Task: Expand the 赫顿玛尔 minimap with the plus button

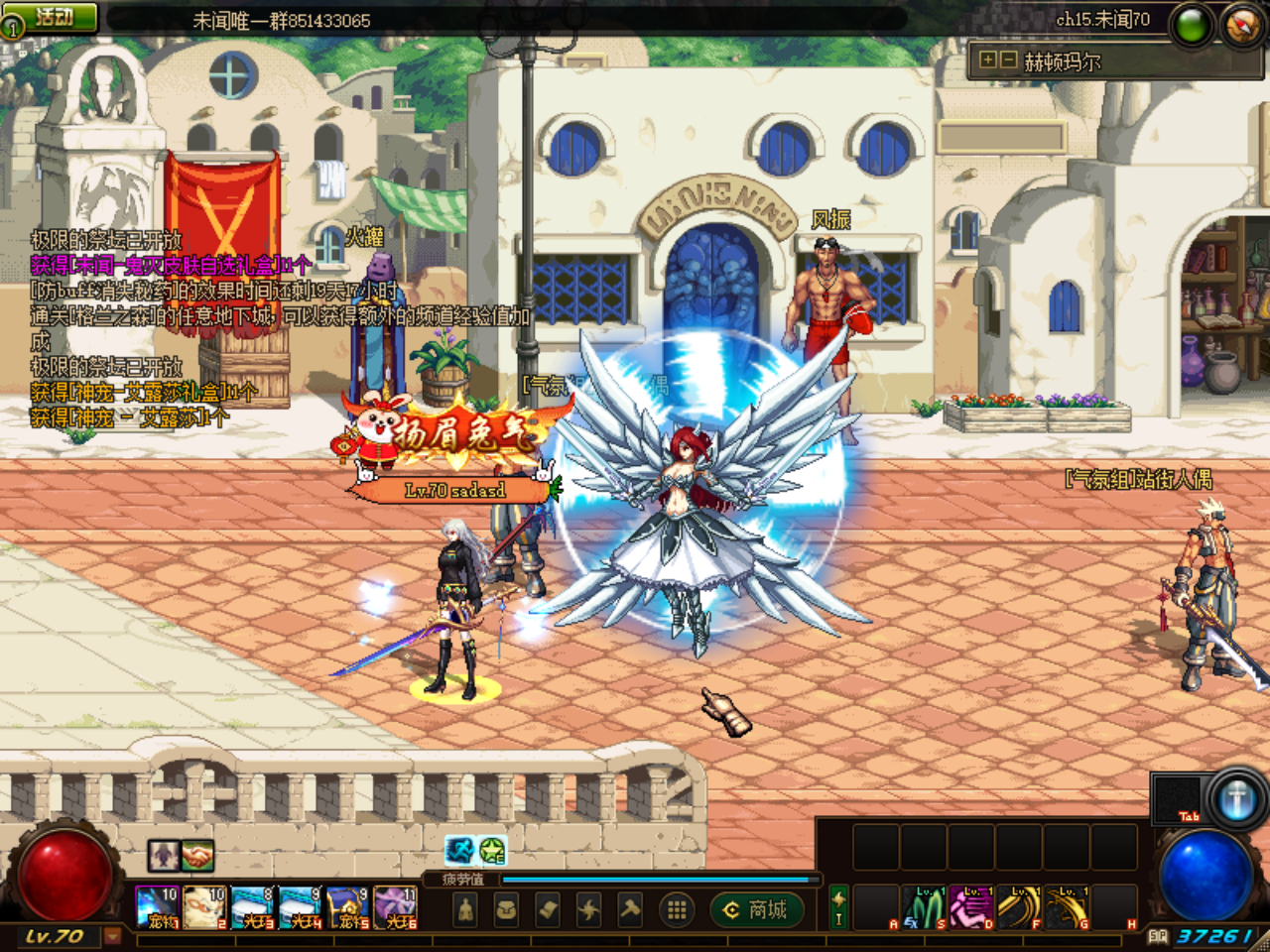Action: click(988, 59)
